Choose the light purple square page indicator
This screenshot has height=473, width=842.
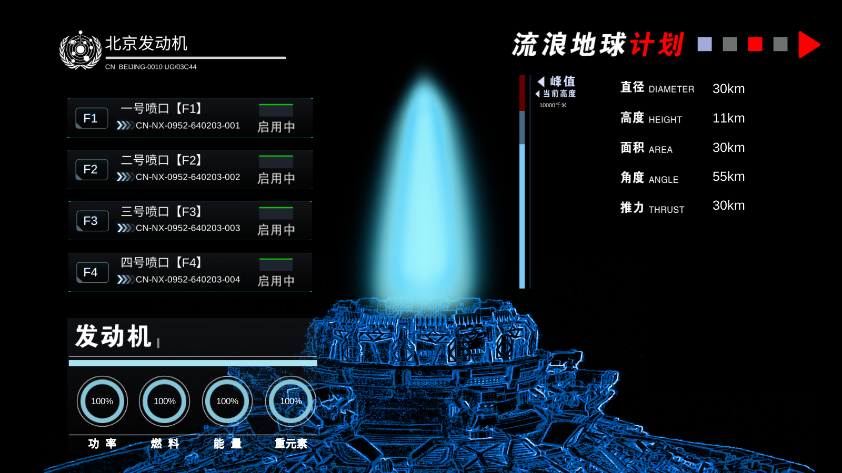tap(705, 44)
